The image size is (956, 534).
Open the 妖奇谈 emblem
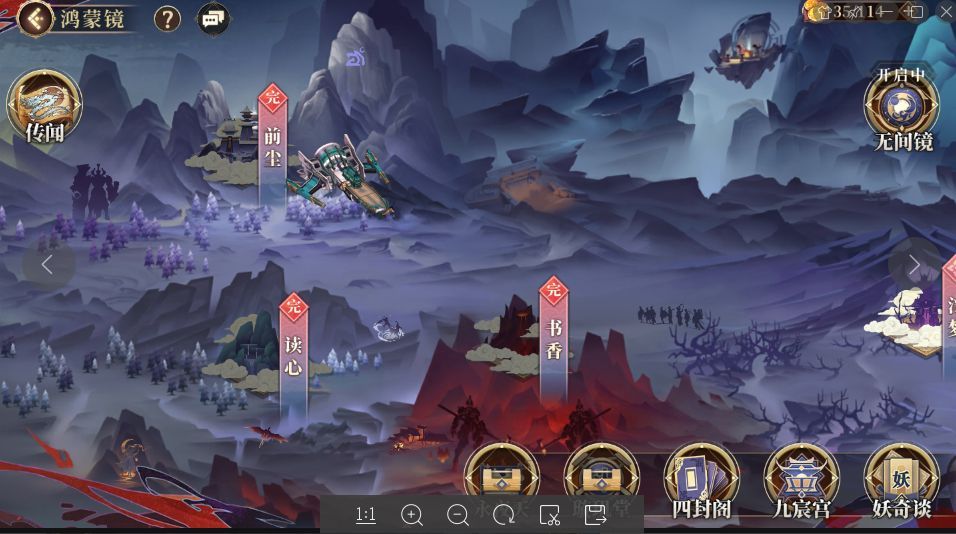tap(901, 479)
